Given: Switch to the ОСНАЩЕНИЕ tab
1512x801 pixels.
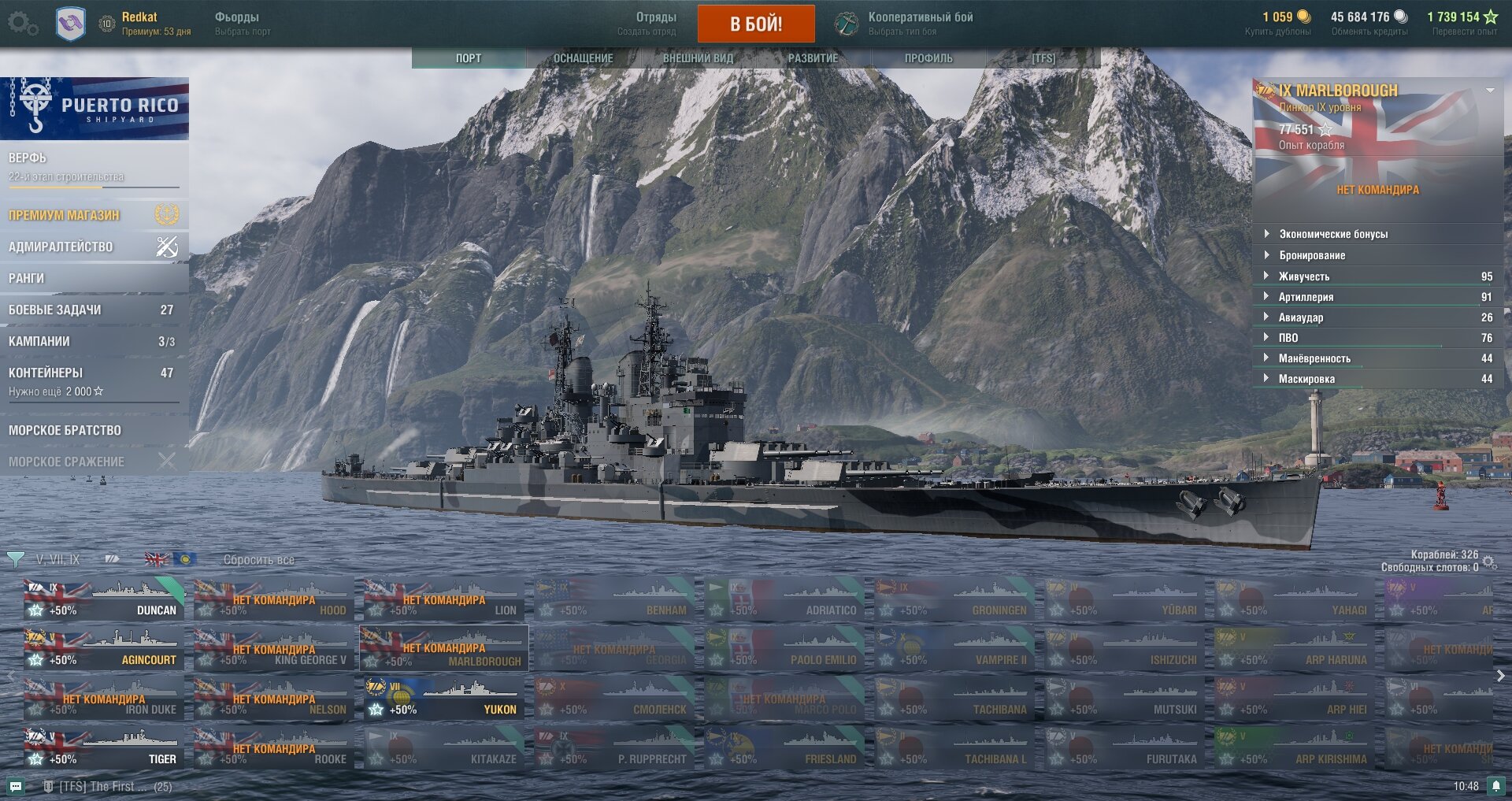Looking at the screenshot, I should tap(583, 58).
